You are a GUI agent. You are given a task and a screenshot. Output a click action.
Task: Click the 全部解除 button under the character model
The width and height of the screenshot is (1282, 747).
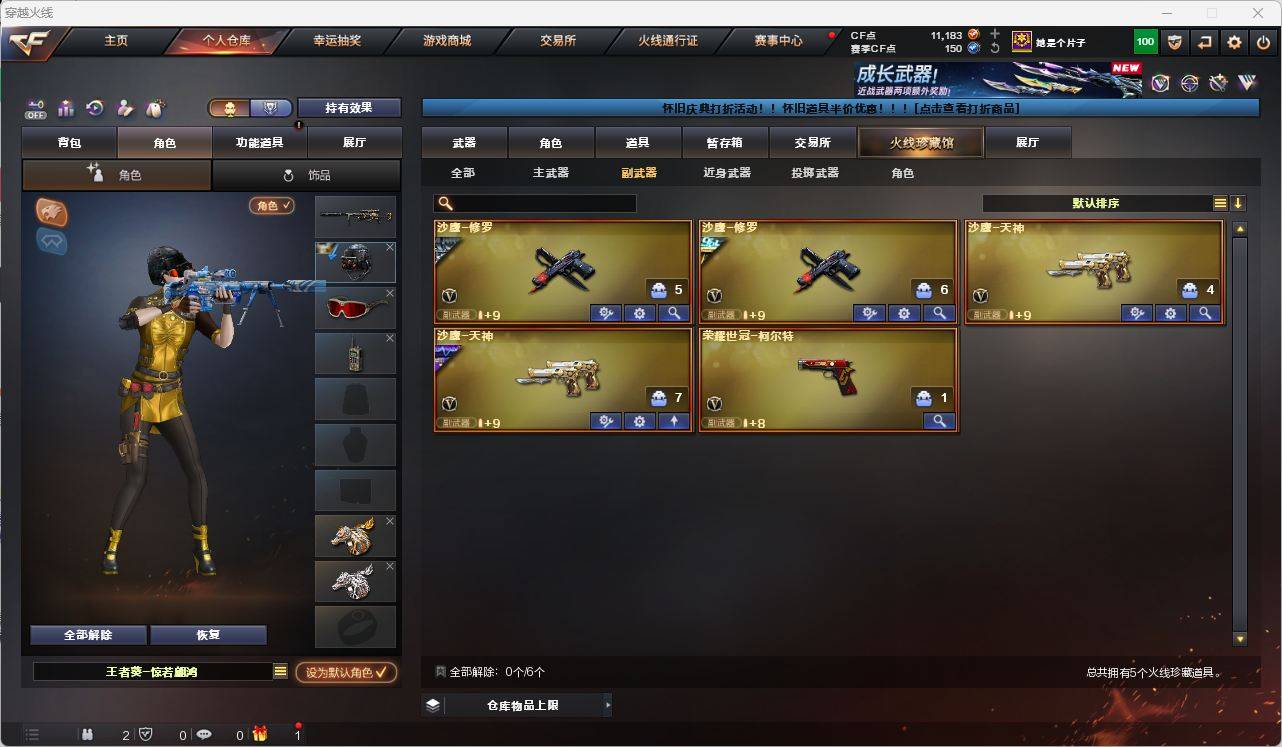coord(87,635)
